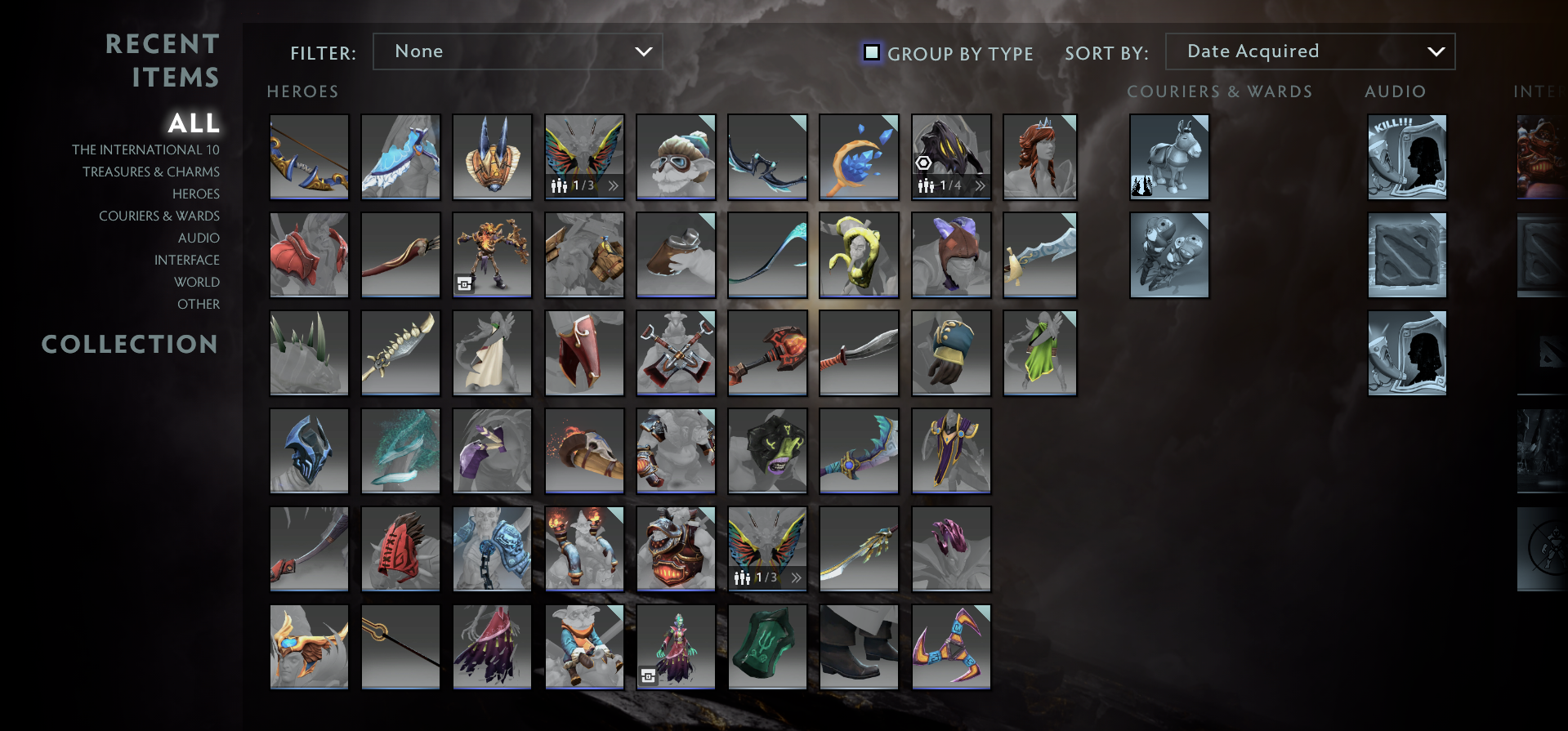Click the "KILL!!!" announcer audio item
1568x731 pixels.
point(1407,157)
